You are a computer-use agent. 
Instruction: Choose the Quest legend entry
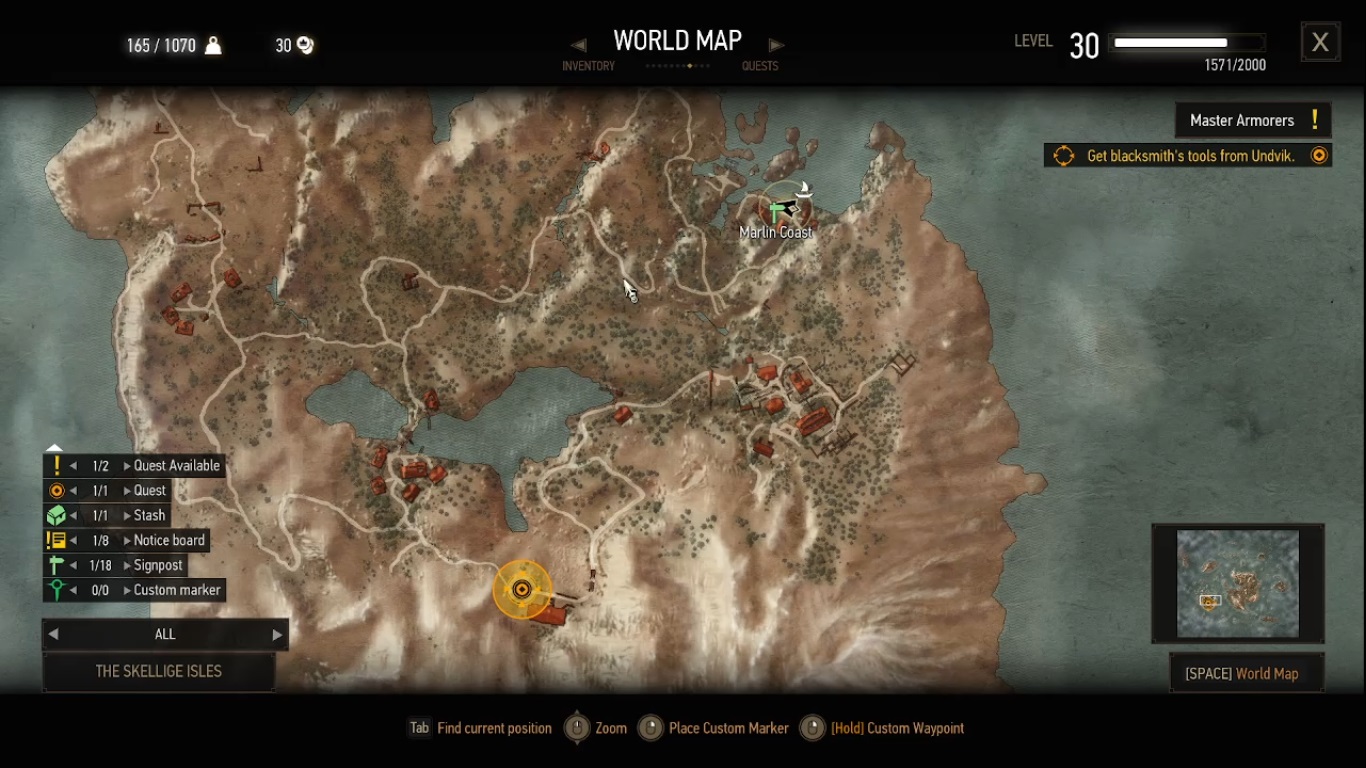tap(150, 491)
